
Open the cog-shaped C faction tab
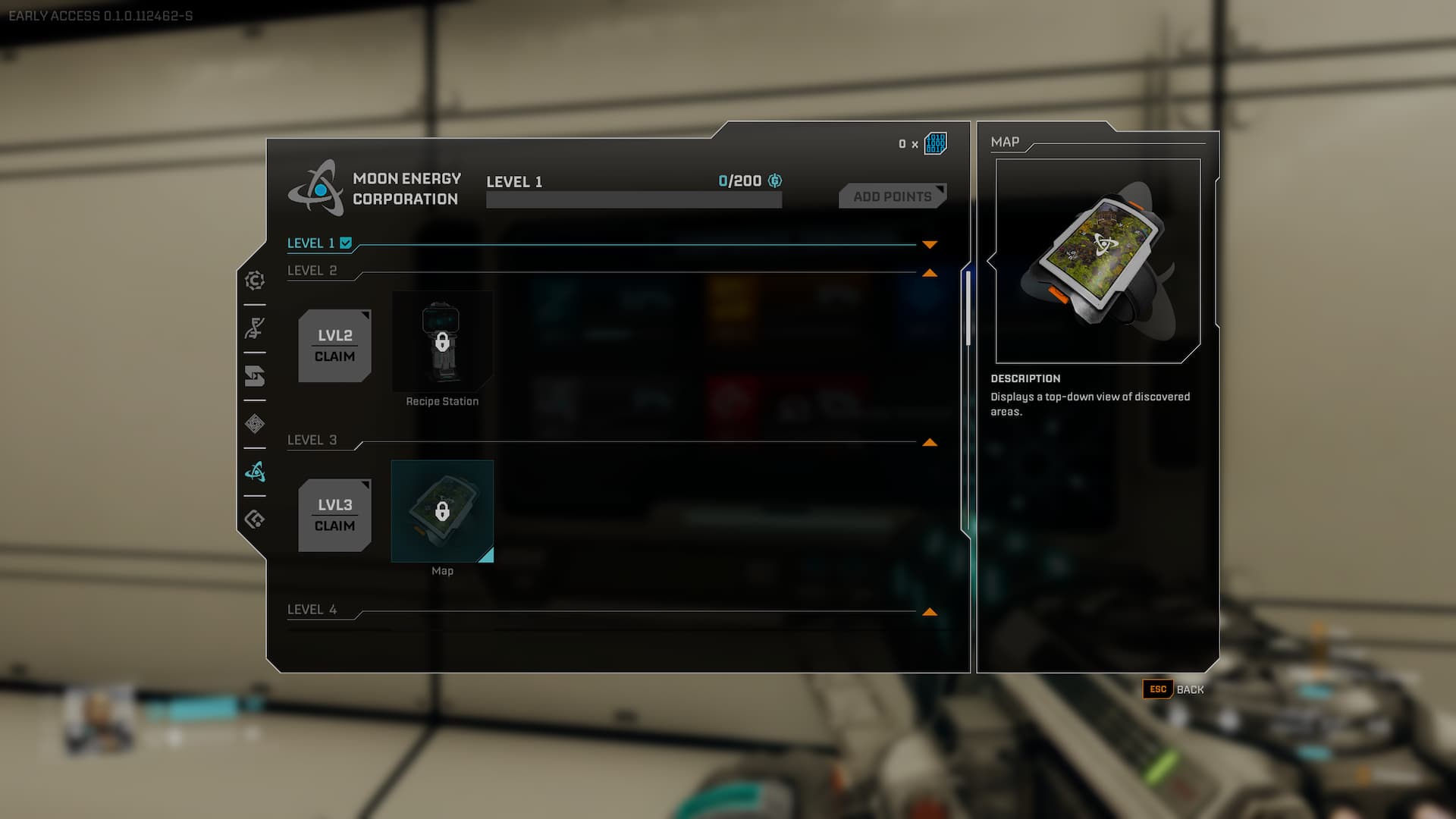click(x=255, y=281)
